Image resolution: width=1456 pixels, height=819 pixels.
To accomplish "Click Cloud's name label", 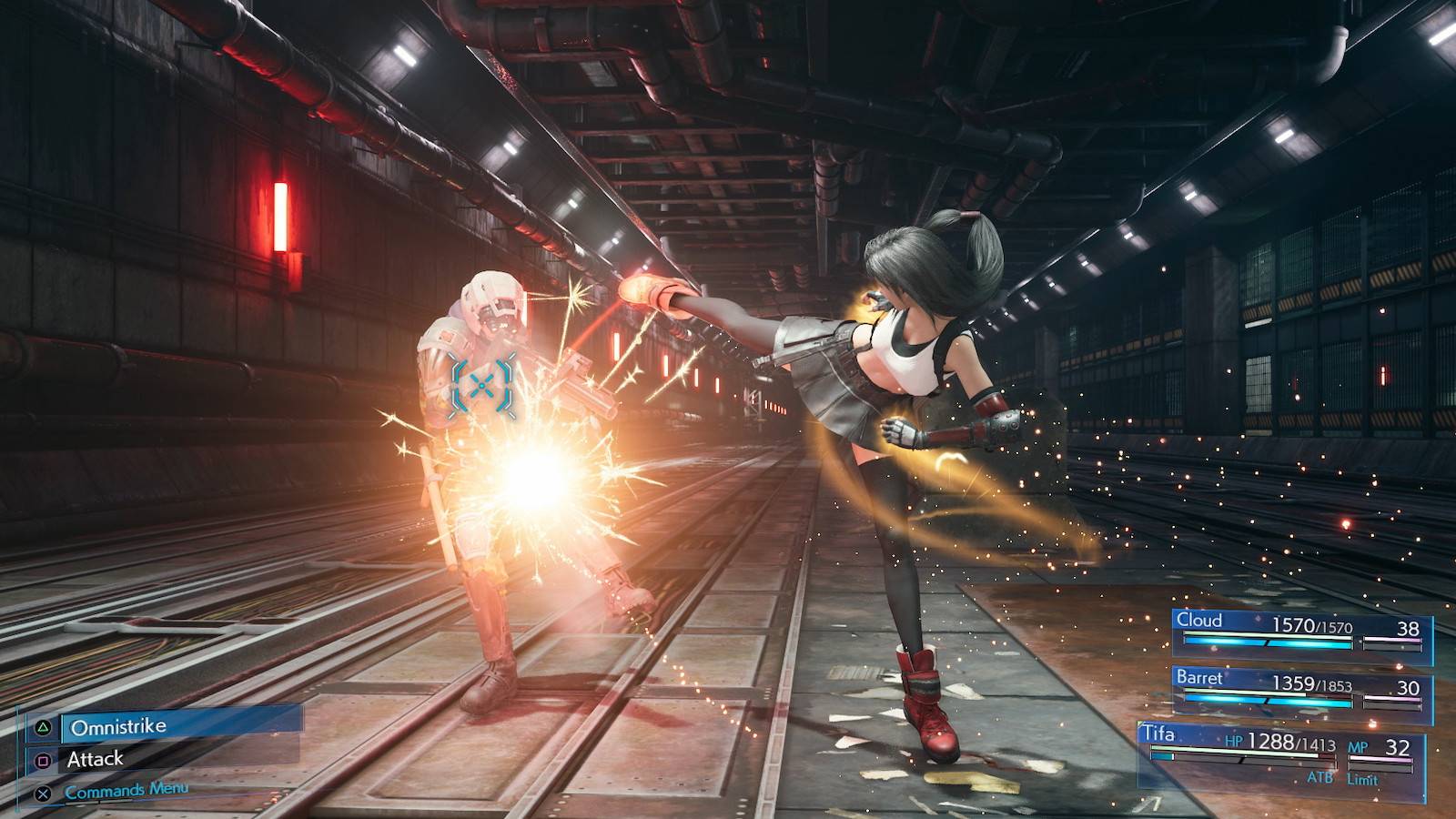I will point(1199,621).
